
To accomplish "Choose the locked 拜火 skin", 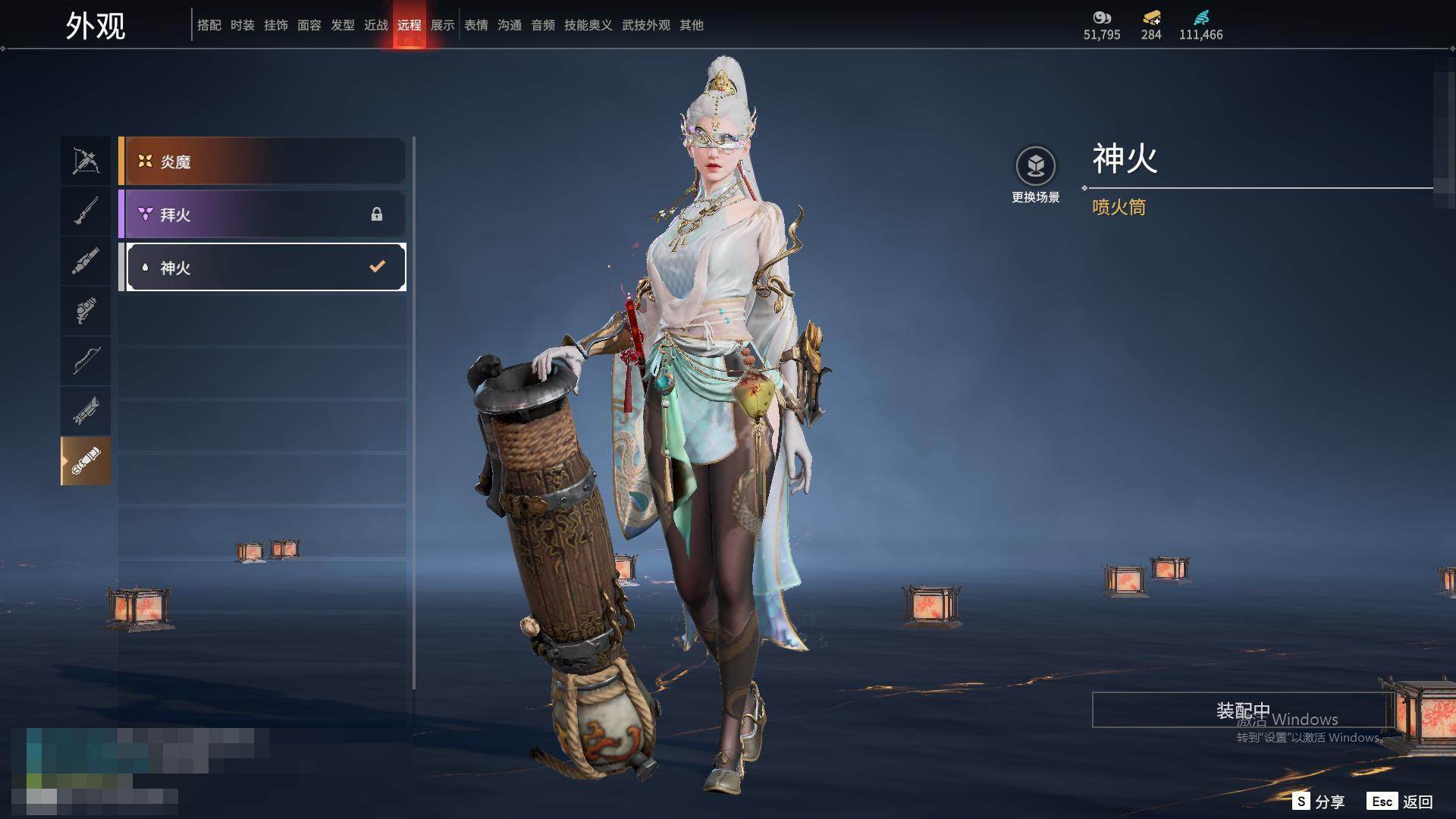I will click(x=262, y=215).
